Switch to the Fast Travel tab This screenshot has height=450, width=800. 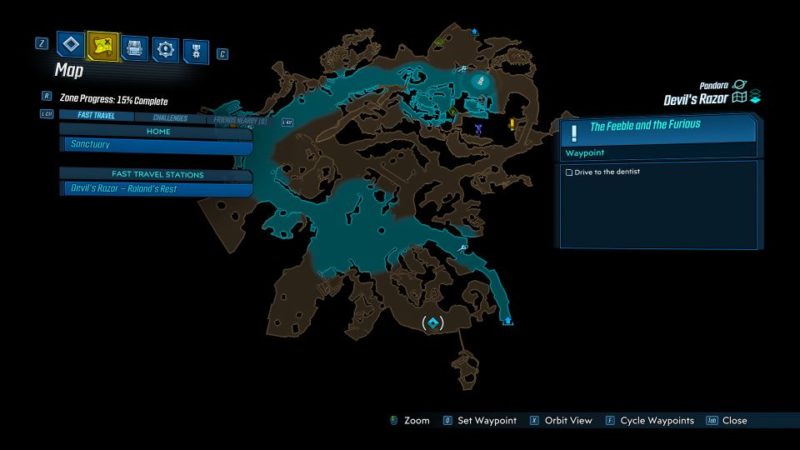coord(96,117)
